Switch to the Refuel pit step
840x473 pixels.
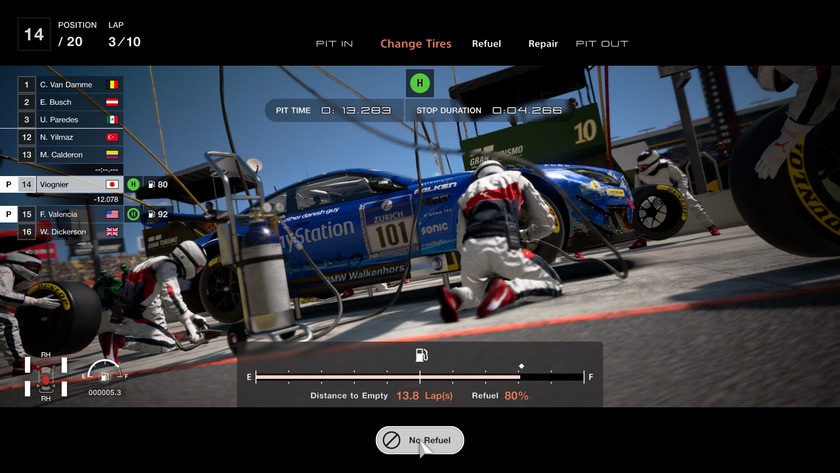pos(486,44)
